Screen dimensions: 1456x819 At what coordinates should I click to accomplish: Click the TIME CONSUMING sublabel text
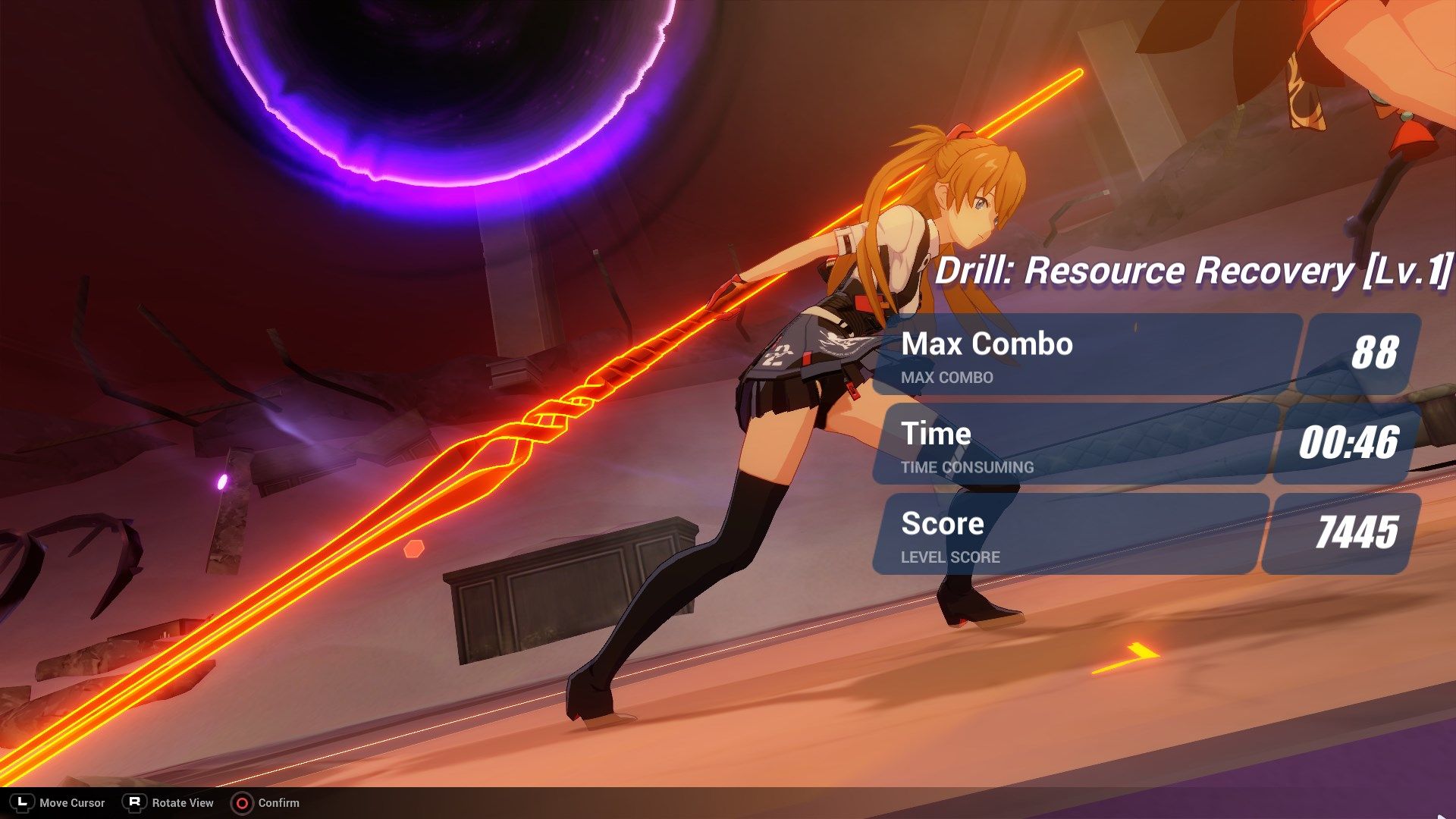pos(967,468)
